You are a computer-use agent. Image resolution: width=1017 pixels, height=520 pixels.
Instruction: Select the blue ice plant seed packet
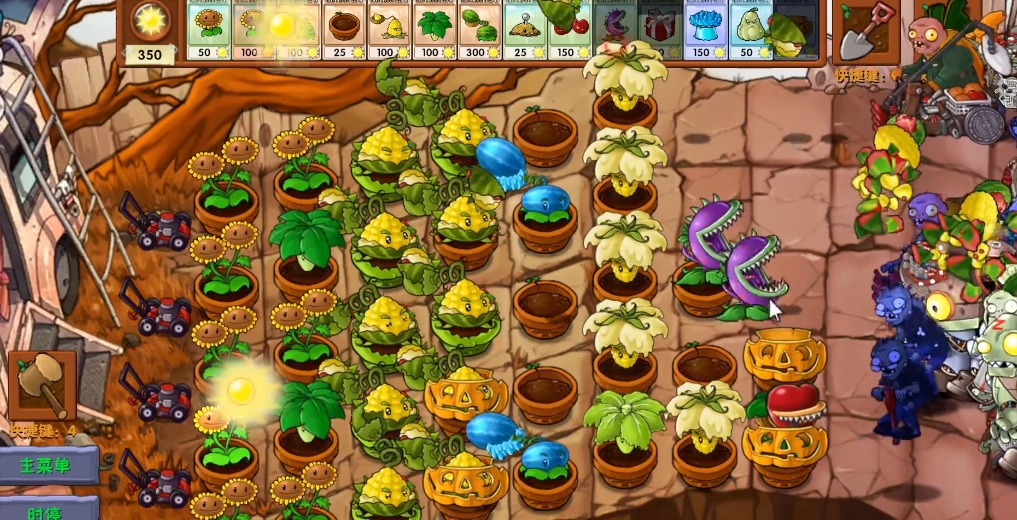[x=705, y=28]
